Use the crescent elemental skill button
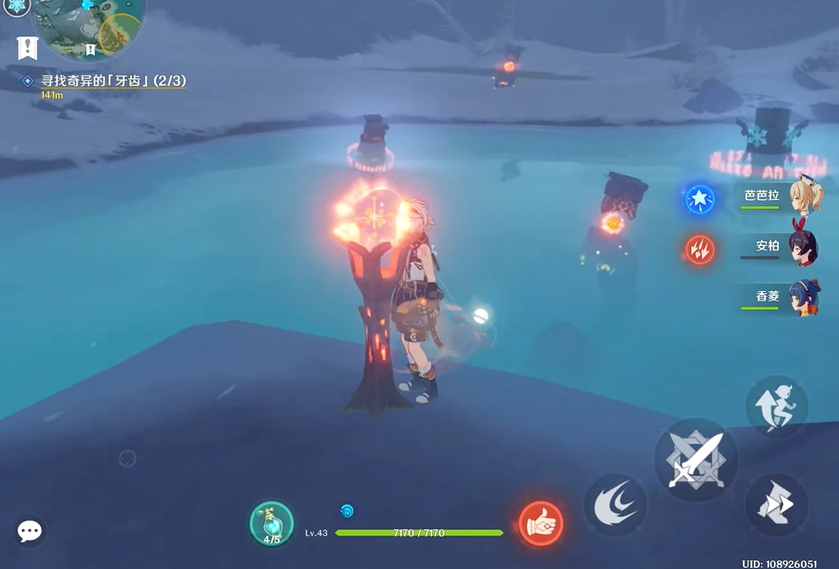This screenshot has width=839, height=569. pos(615,505)
